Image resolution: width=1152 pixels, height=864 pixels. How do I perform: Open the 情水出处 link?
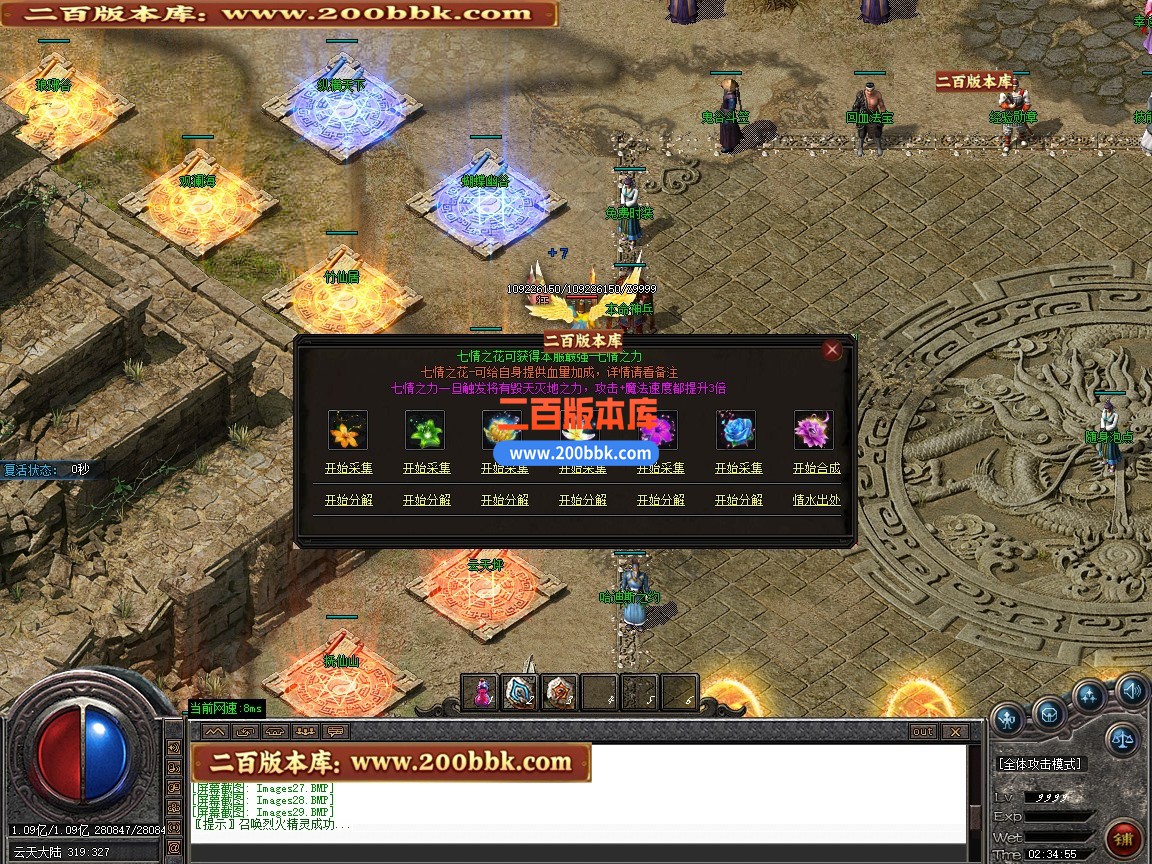(816, 500)
